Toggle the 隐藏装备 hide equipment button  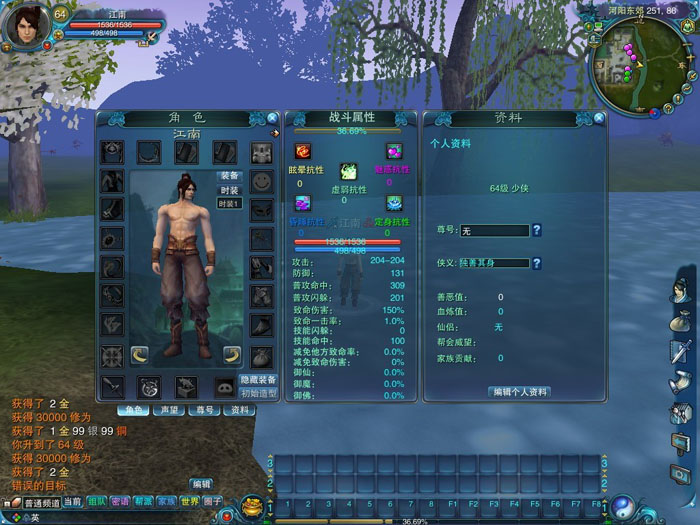[258, 380]
